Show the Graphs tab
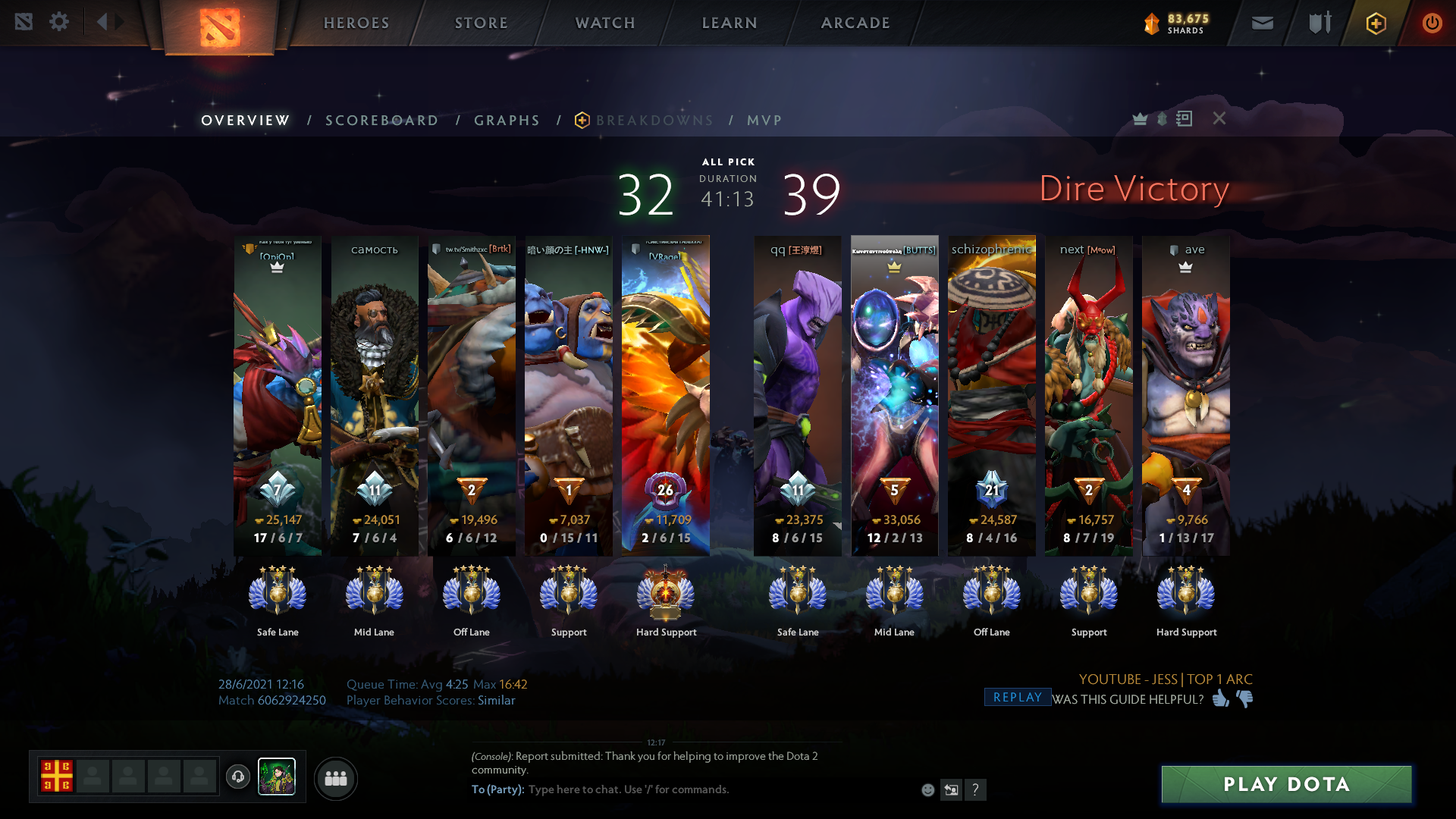Viewport: 1456px width, 819px height. (x=507, y=121)
